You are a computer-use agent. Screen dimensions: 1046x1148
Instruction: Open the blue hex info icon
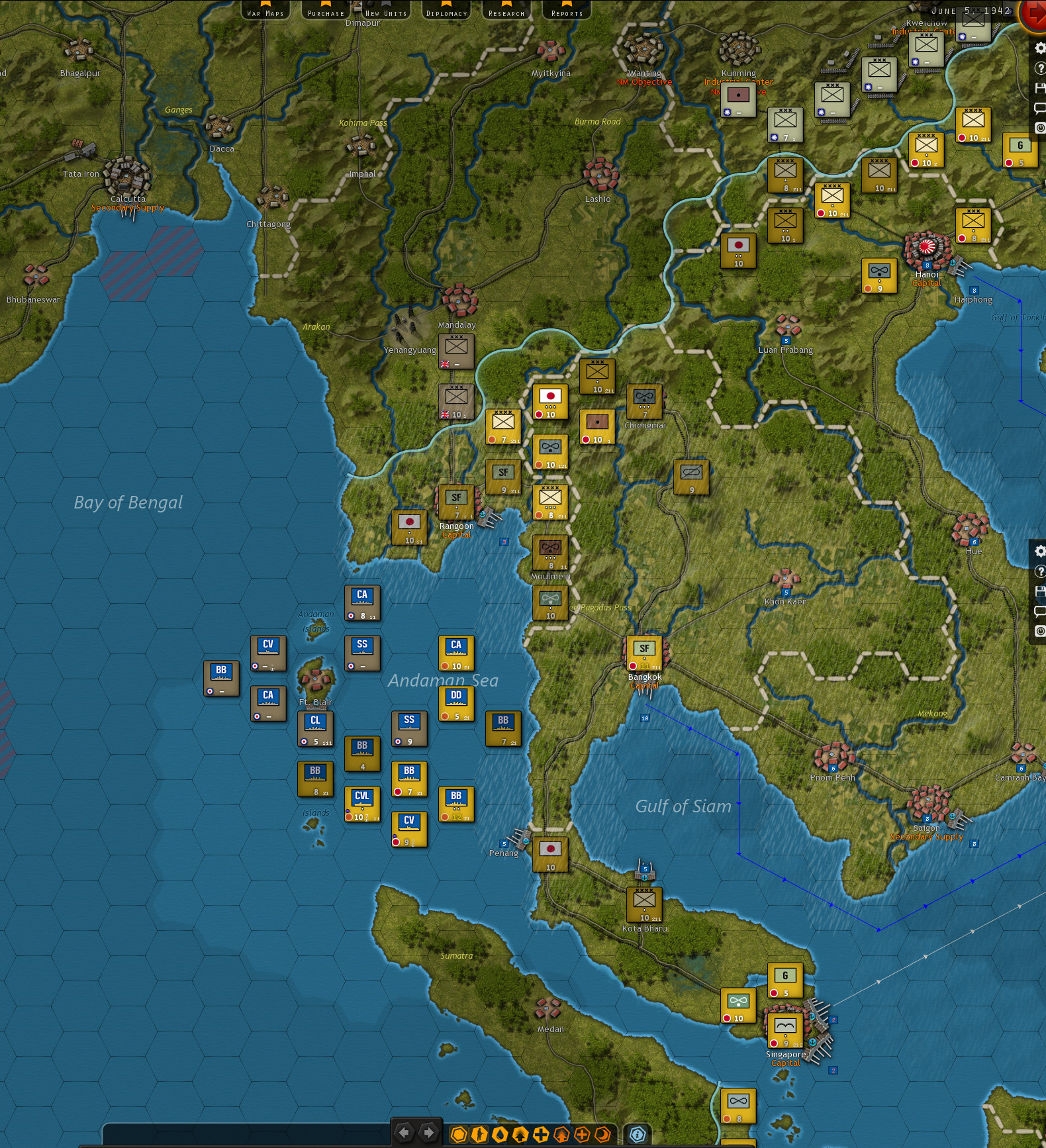click(x=637, y=1133)
